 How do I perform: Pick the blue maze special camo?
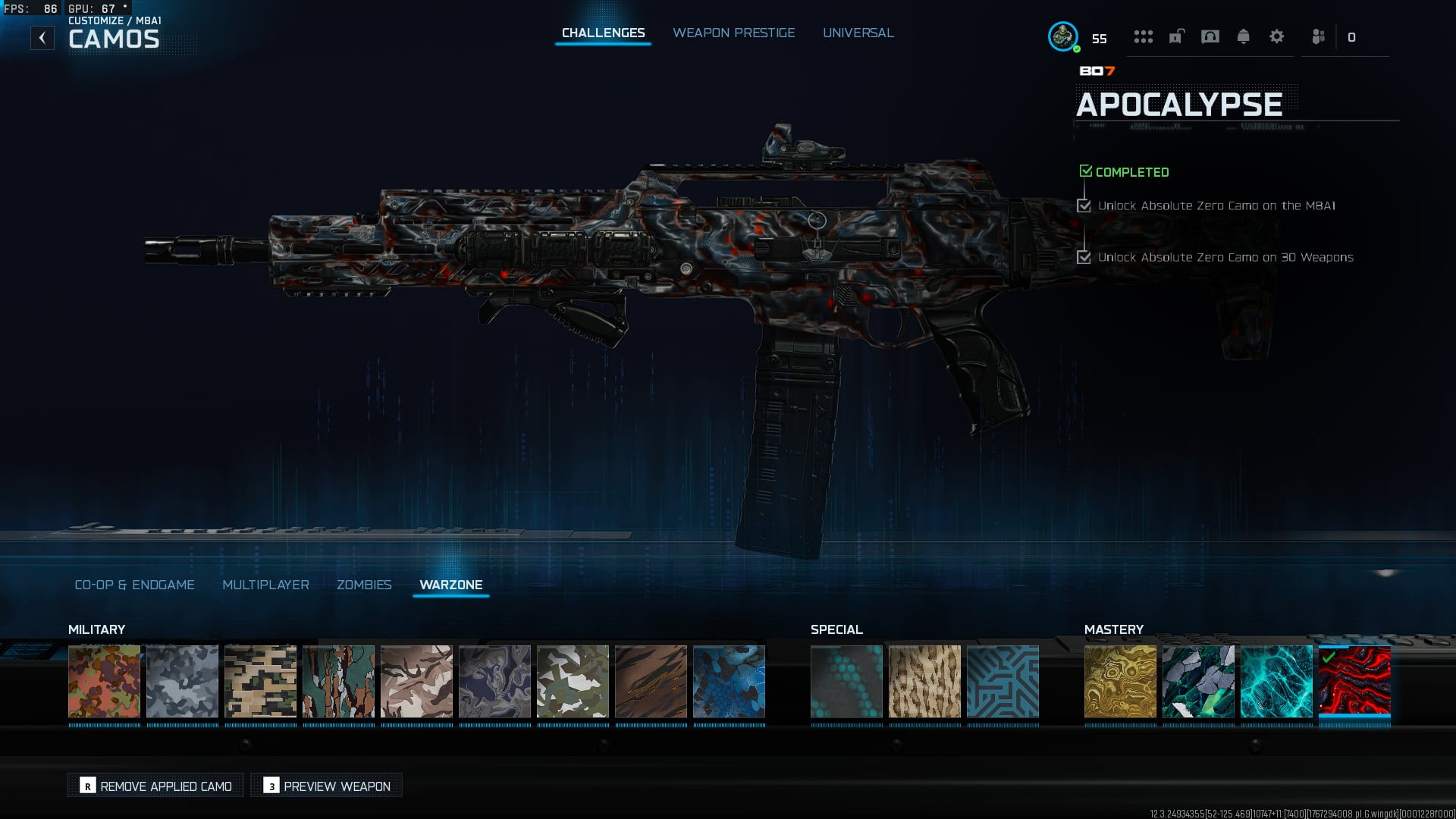[1003, 681]
